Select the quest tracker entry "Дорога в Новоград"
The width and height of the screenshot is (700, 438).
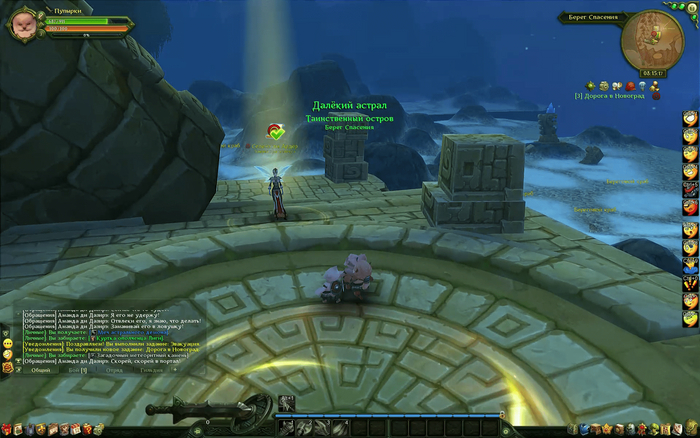(x=612, y=96)
